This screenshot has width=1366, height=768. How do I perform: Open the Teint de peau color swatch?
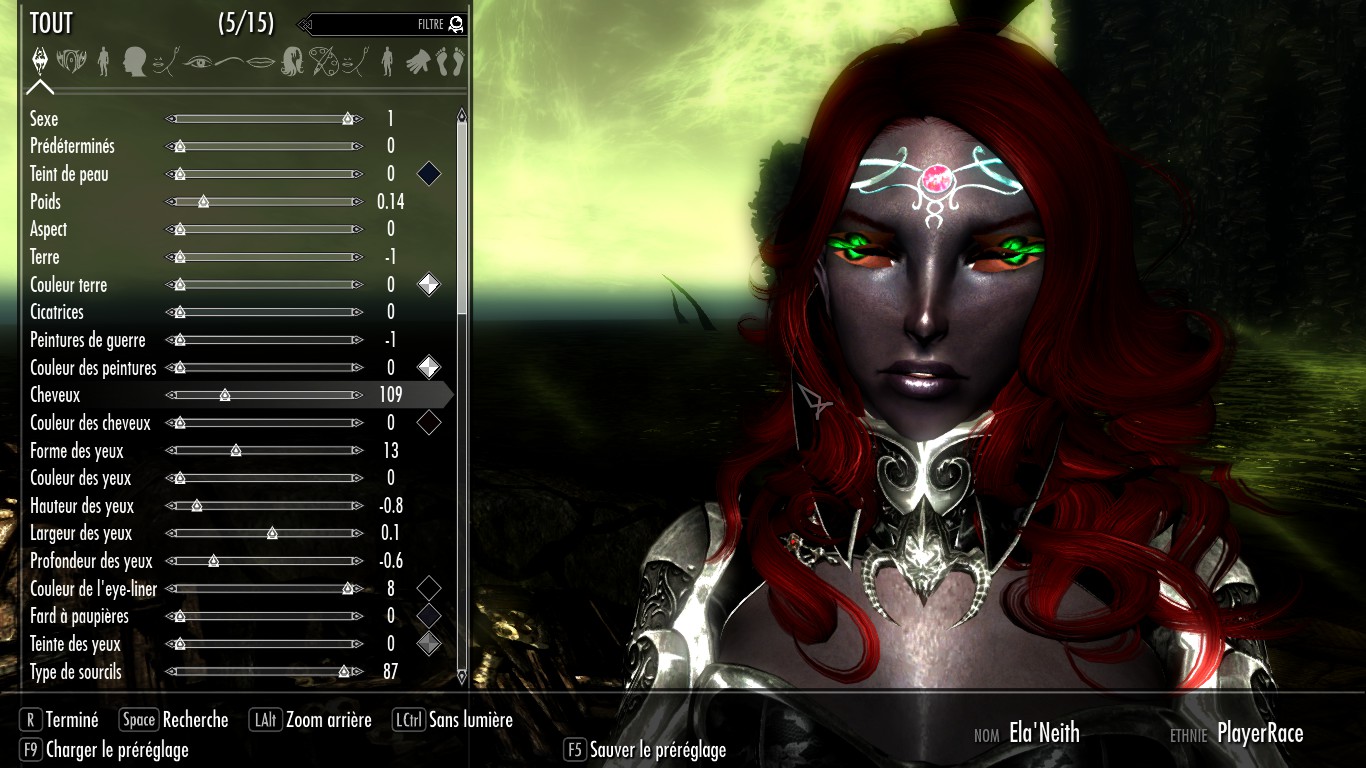[x=429, y=173]
